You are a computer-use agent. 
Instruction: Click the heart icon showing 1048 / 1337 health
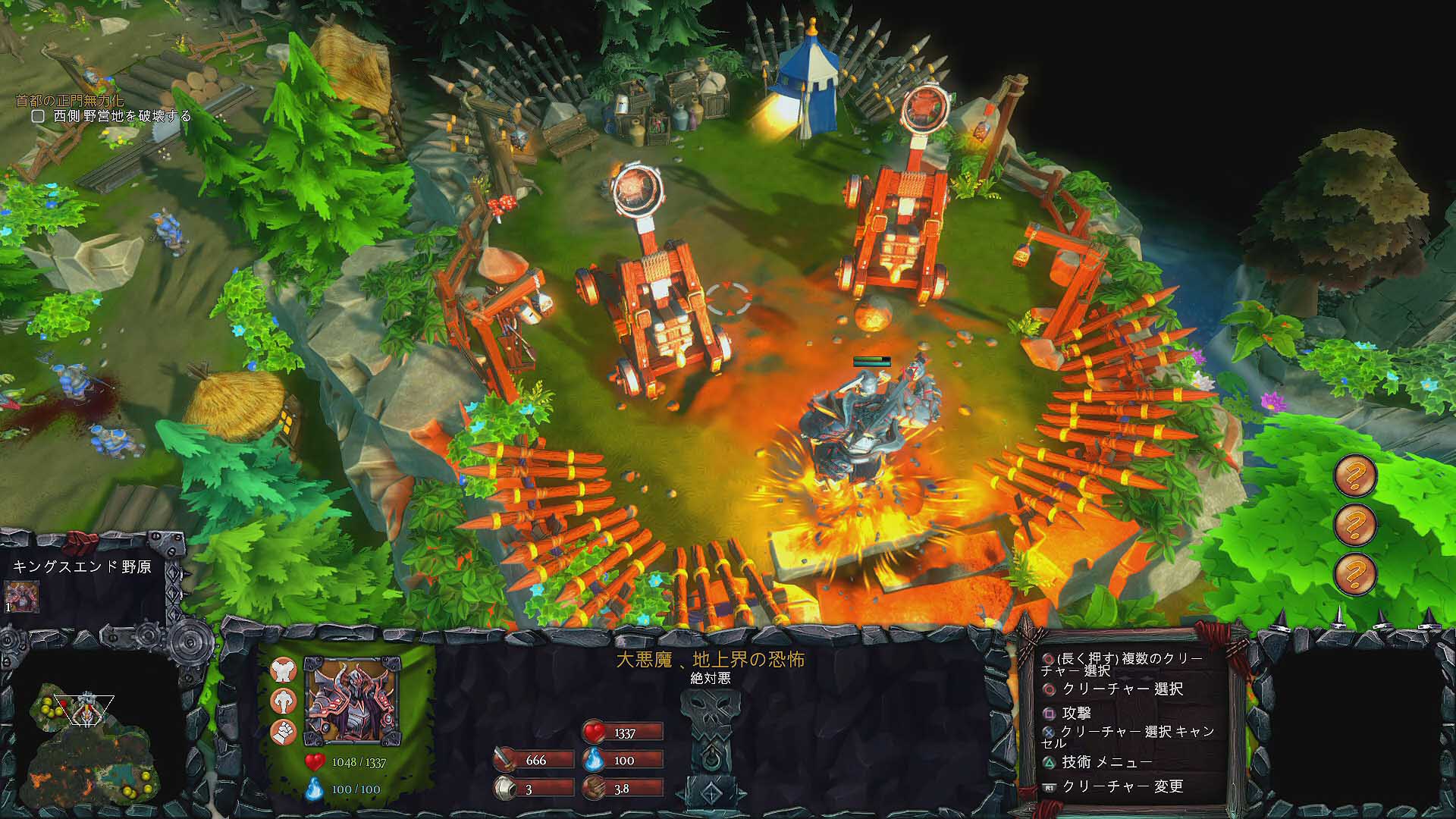315,761
